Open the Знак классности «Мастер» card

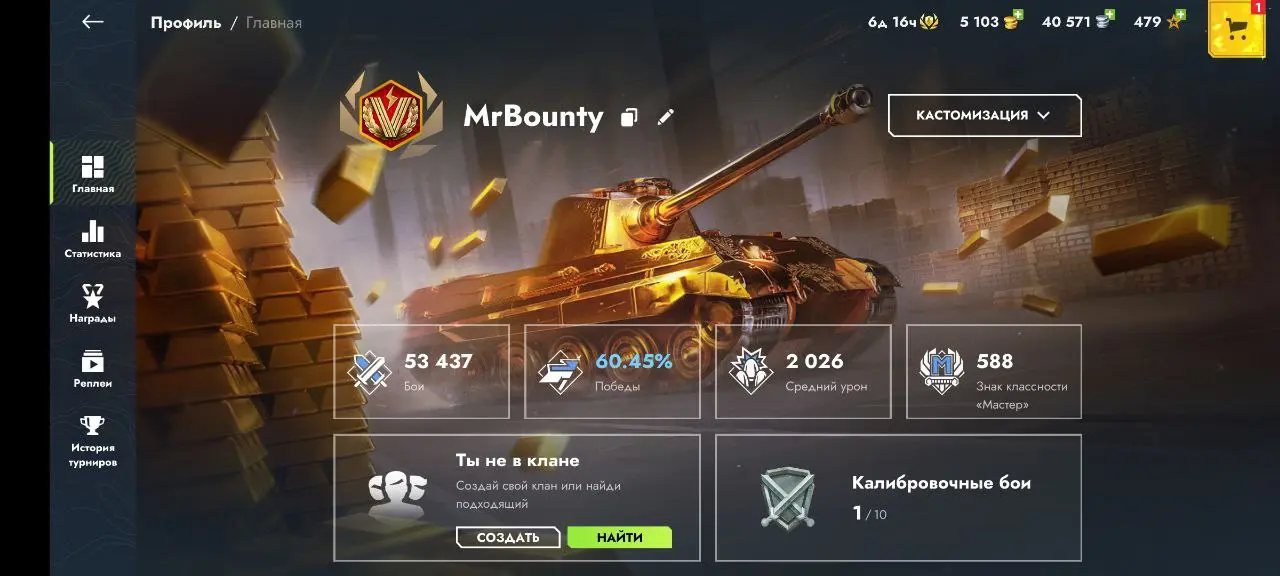click(994, 371)
